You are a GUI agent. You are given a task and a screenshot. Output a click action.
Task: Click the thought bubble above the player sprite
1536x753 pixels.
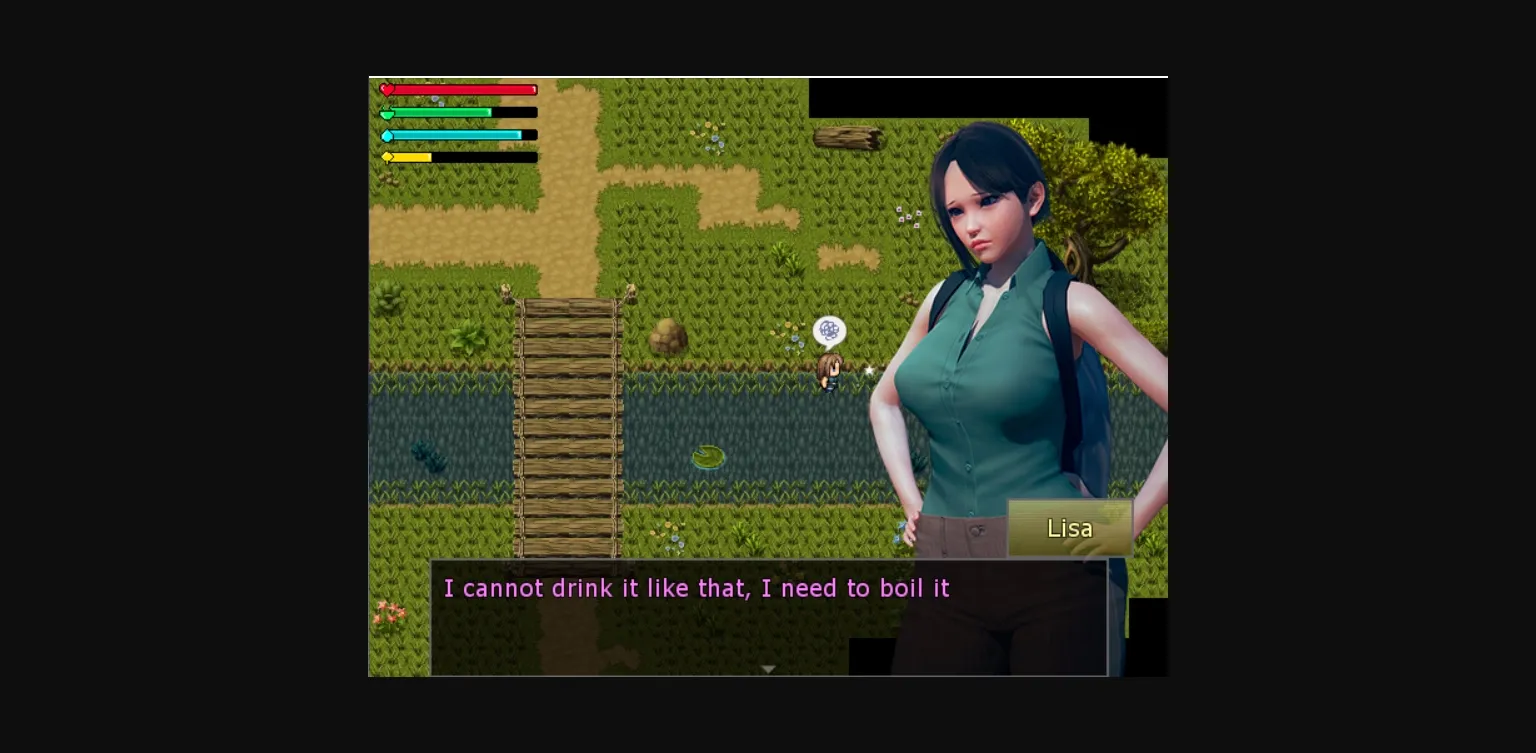tap(828, 330)
